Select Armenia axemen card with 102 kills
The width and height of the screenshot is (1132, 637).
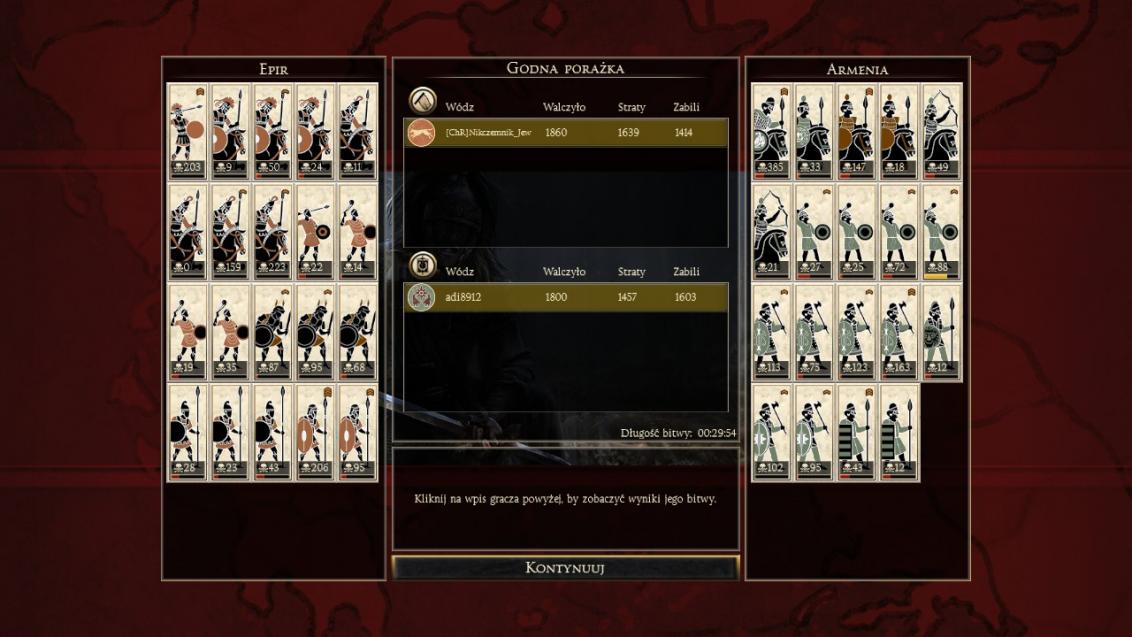(x=772, y=432)
